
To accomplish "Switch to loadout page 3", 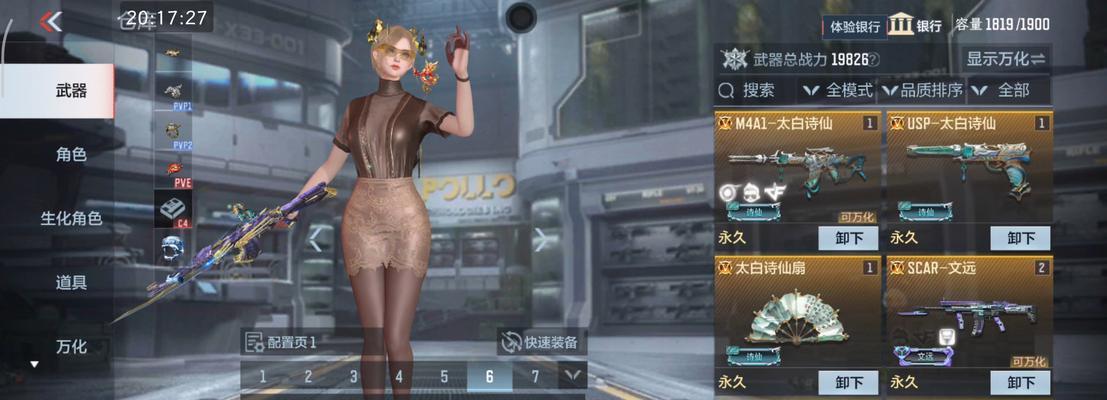I will click(353, 377).
